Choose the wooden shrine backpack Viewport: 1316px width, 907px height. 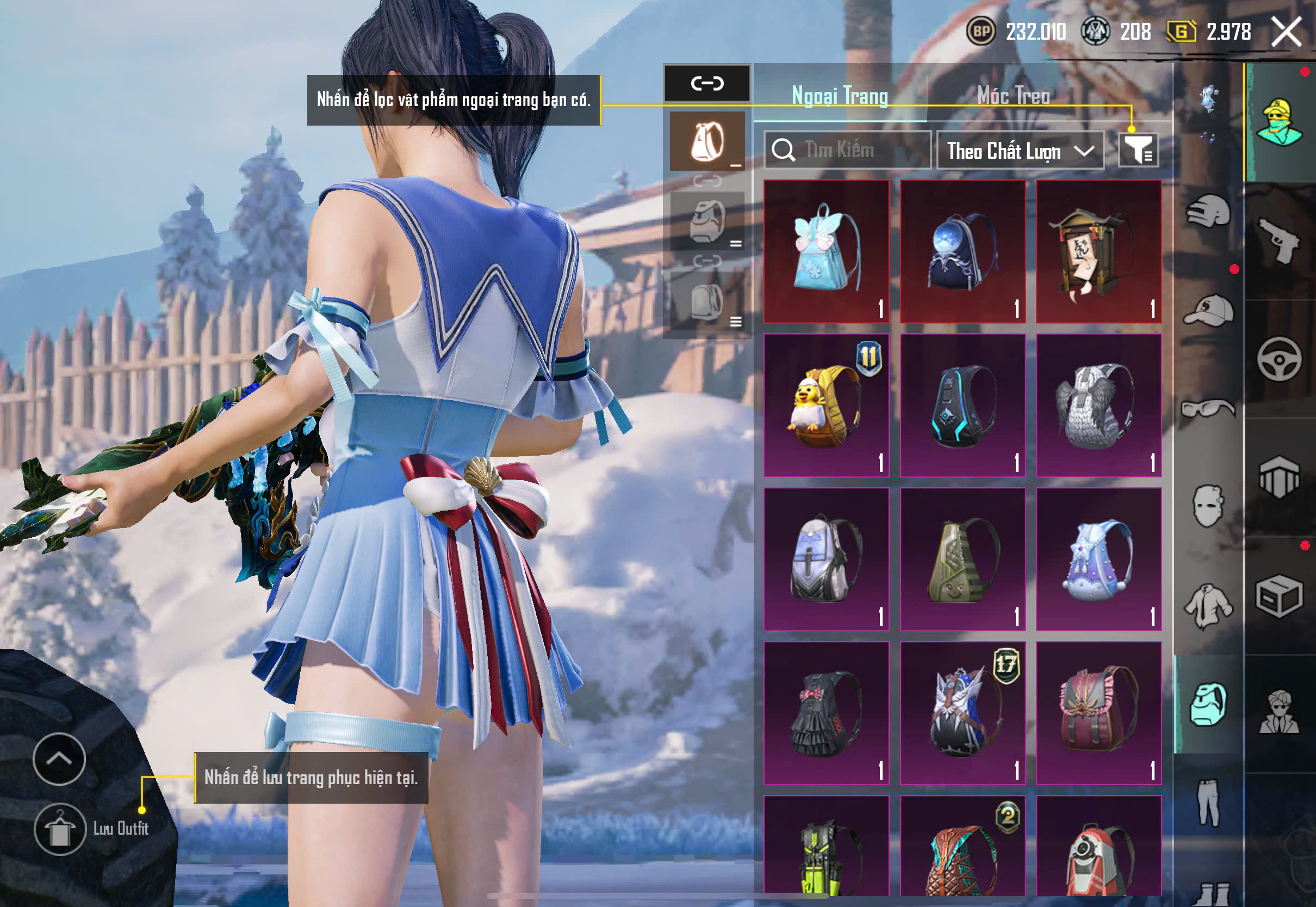pyautogui.click(x=1098, y=251)
